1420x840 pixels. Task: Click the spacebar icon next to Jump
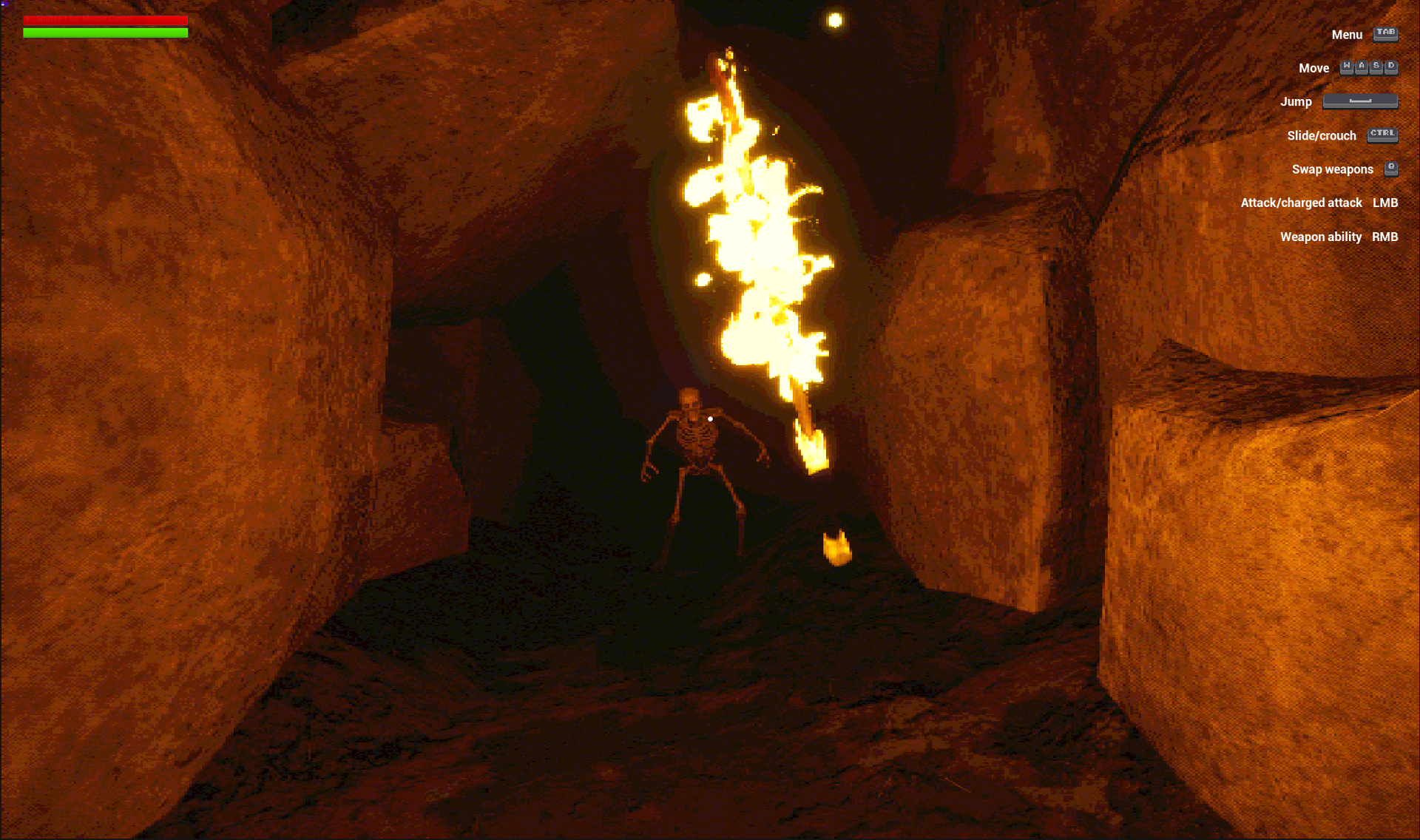click(1360, 101)
